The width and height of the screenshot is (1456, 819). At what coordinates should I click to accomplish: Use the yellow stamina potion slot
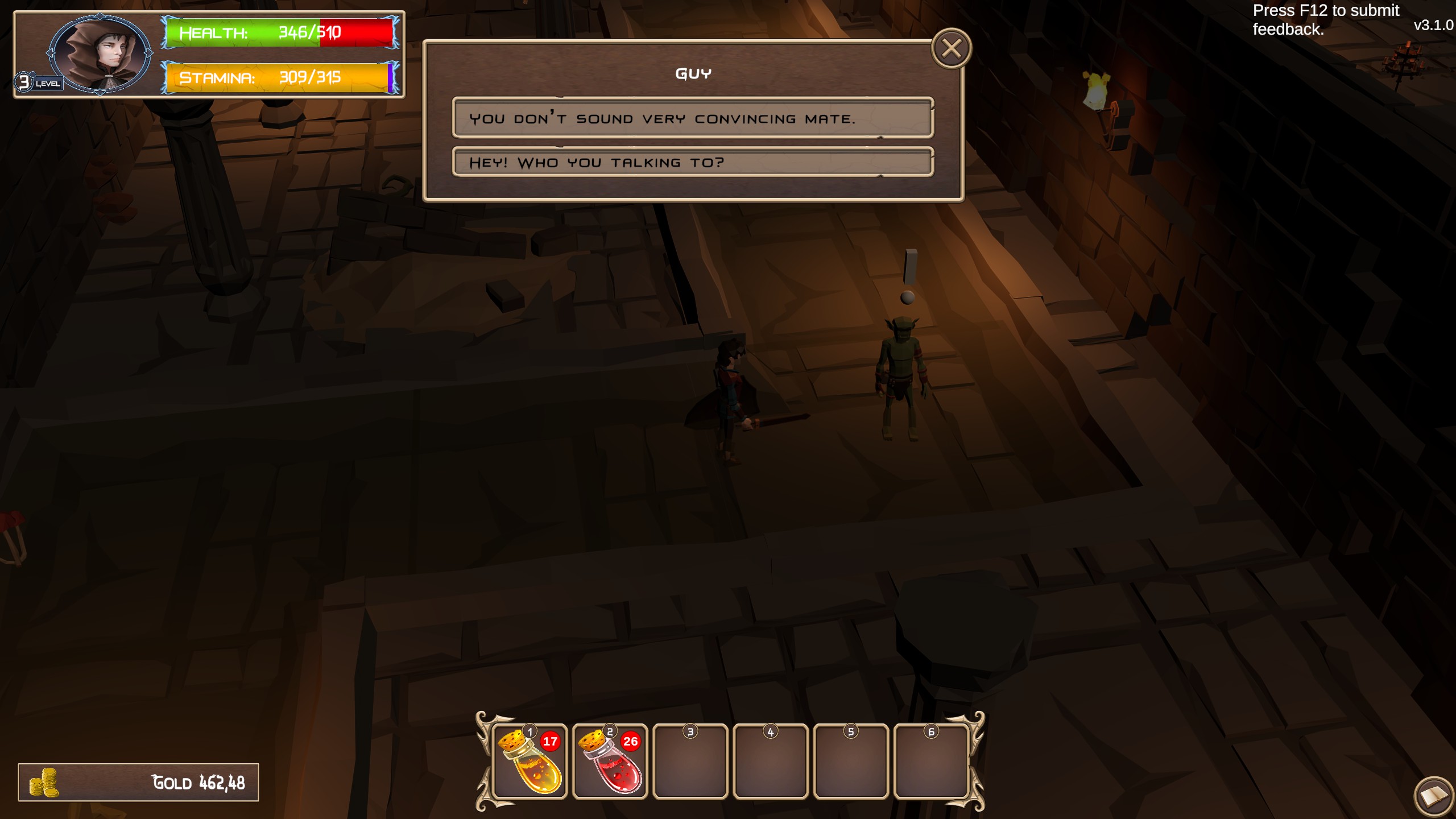[x=530, y=761]
